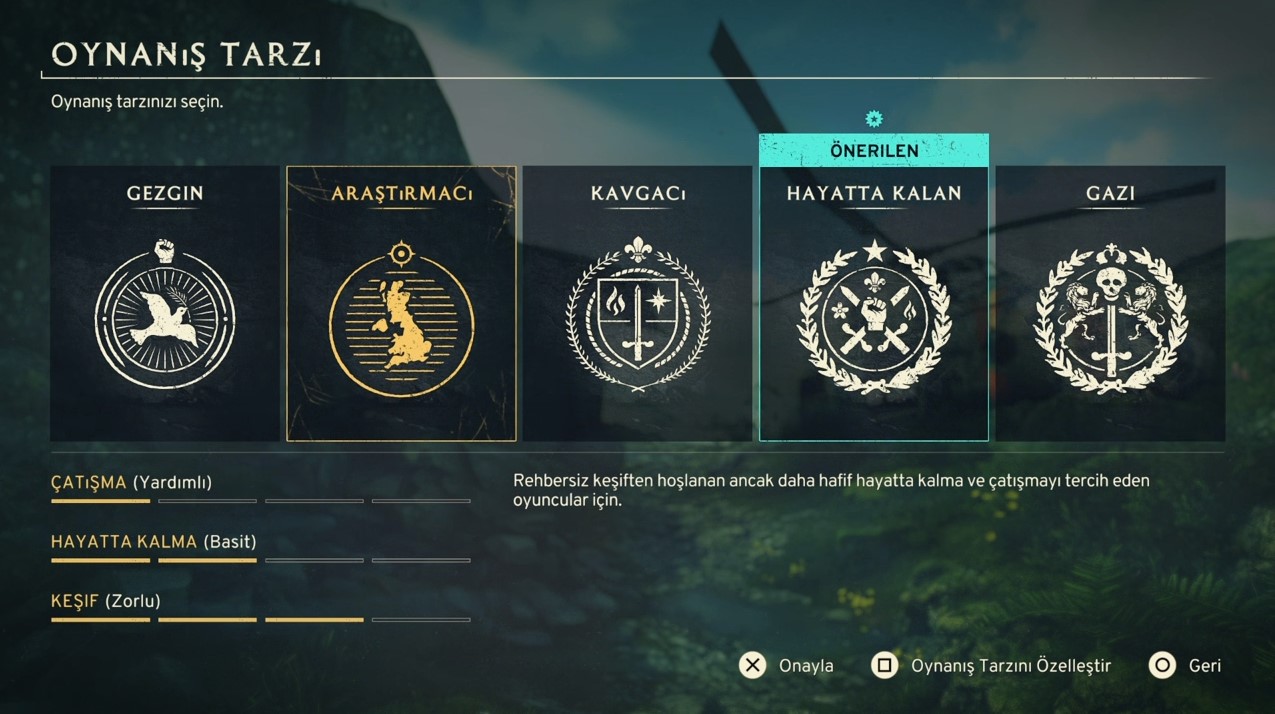Select the recommended Hayatta Kalan card

[x=873, y=303]
